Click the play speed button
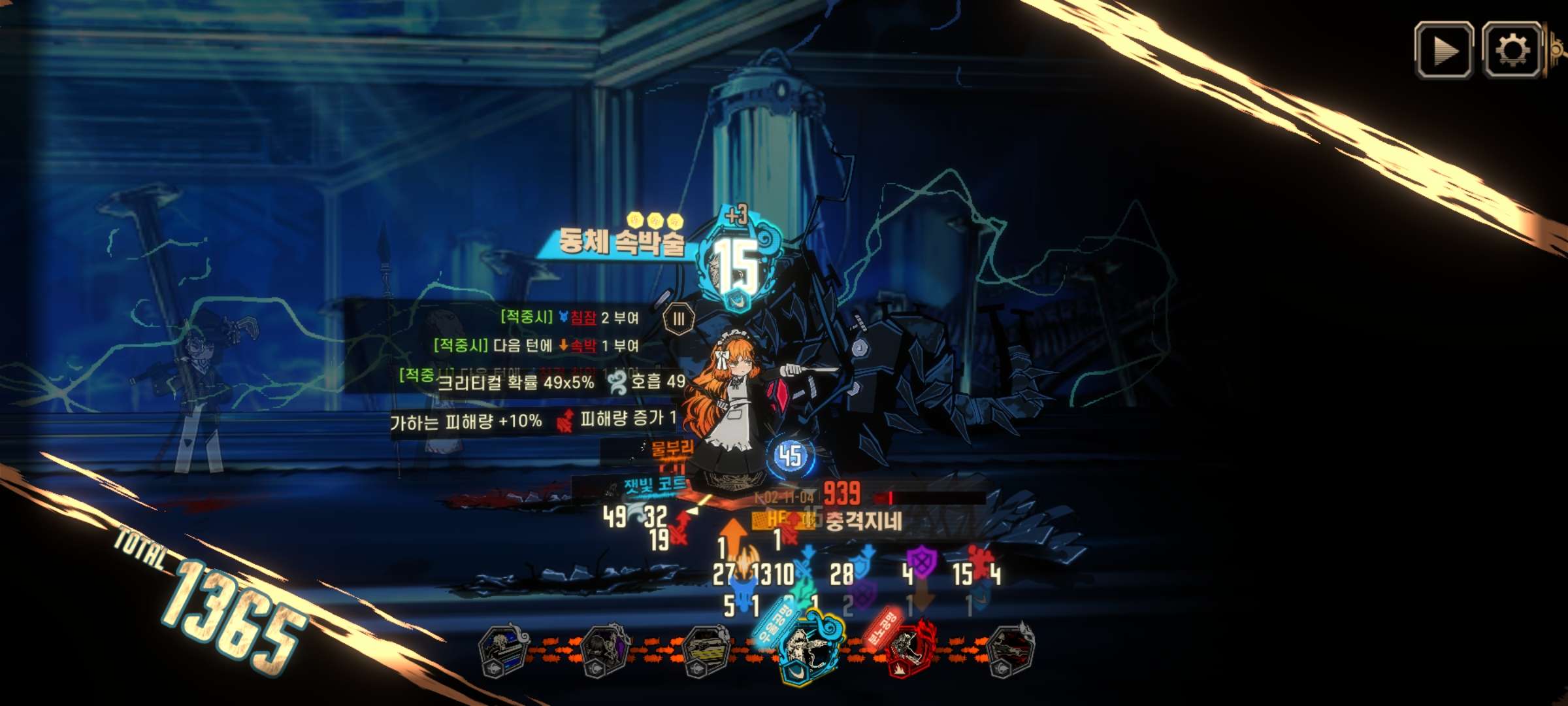Screen dimensions: 1568x706 (1443, 51)
